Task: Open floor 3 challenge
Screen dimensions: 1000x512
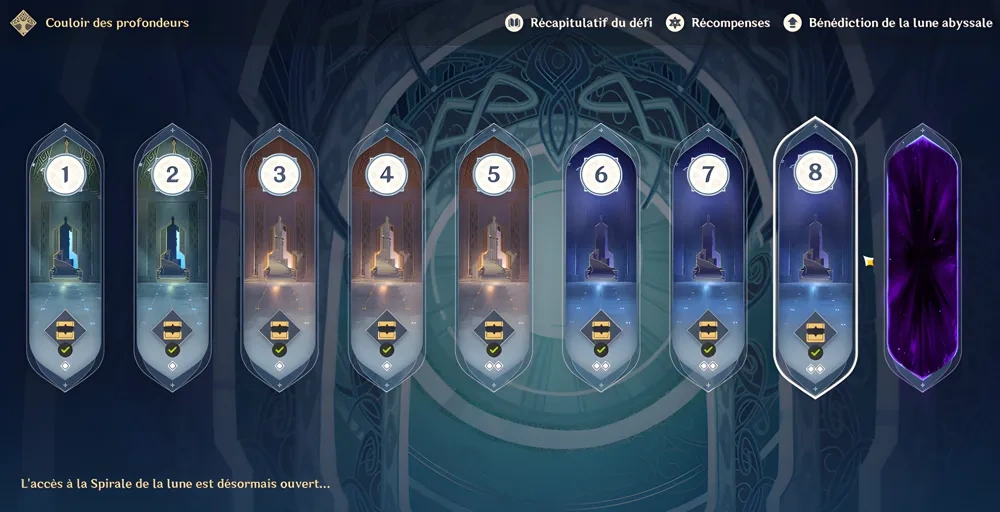Action: (x=279, y=255)
